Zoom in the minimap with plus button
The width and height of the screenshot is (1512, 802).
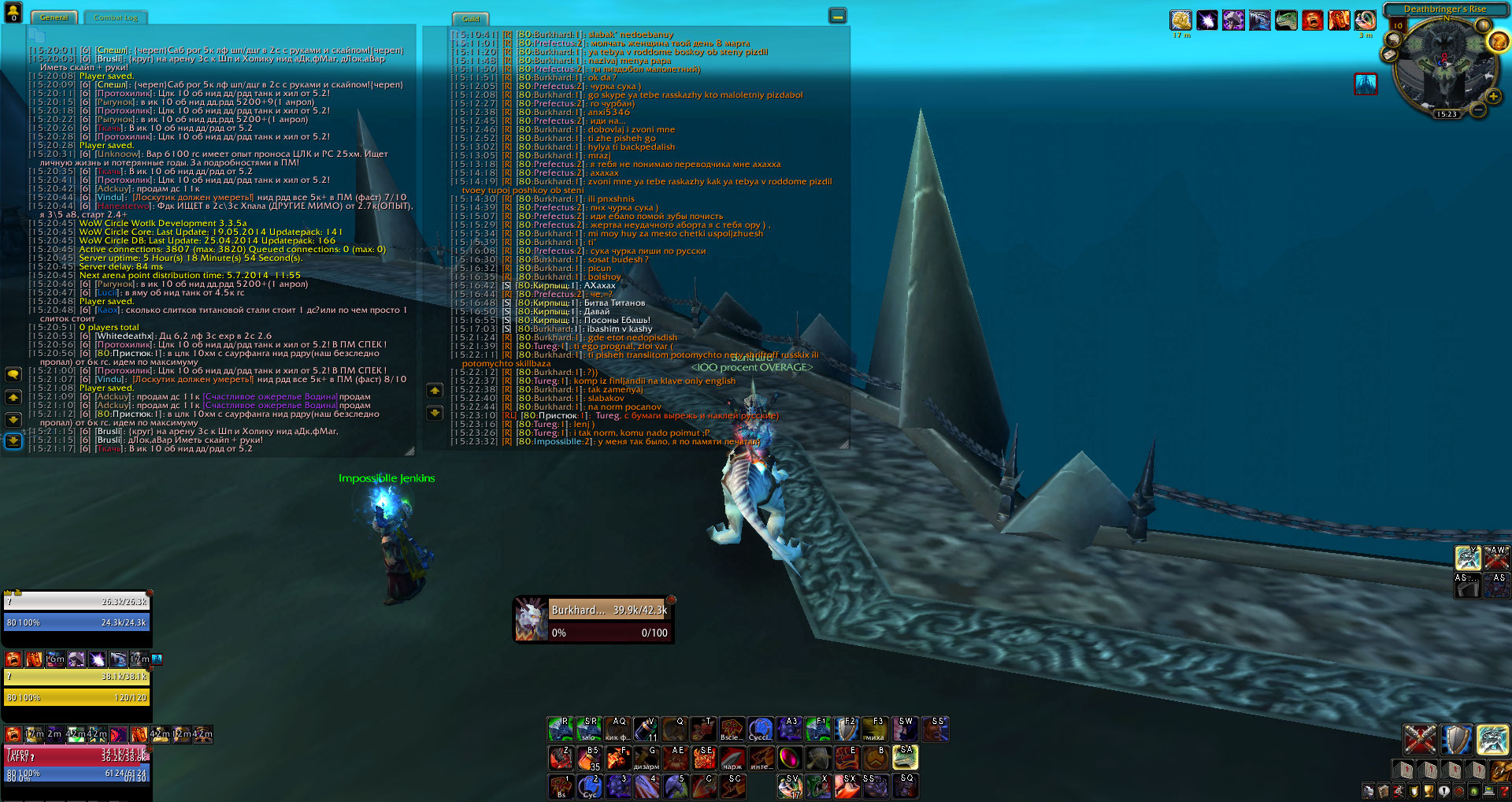1493,97
